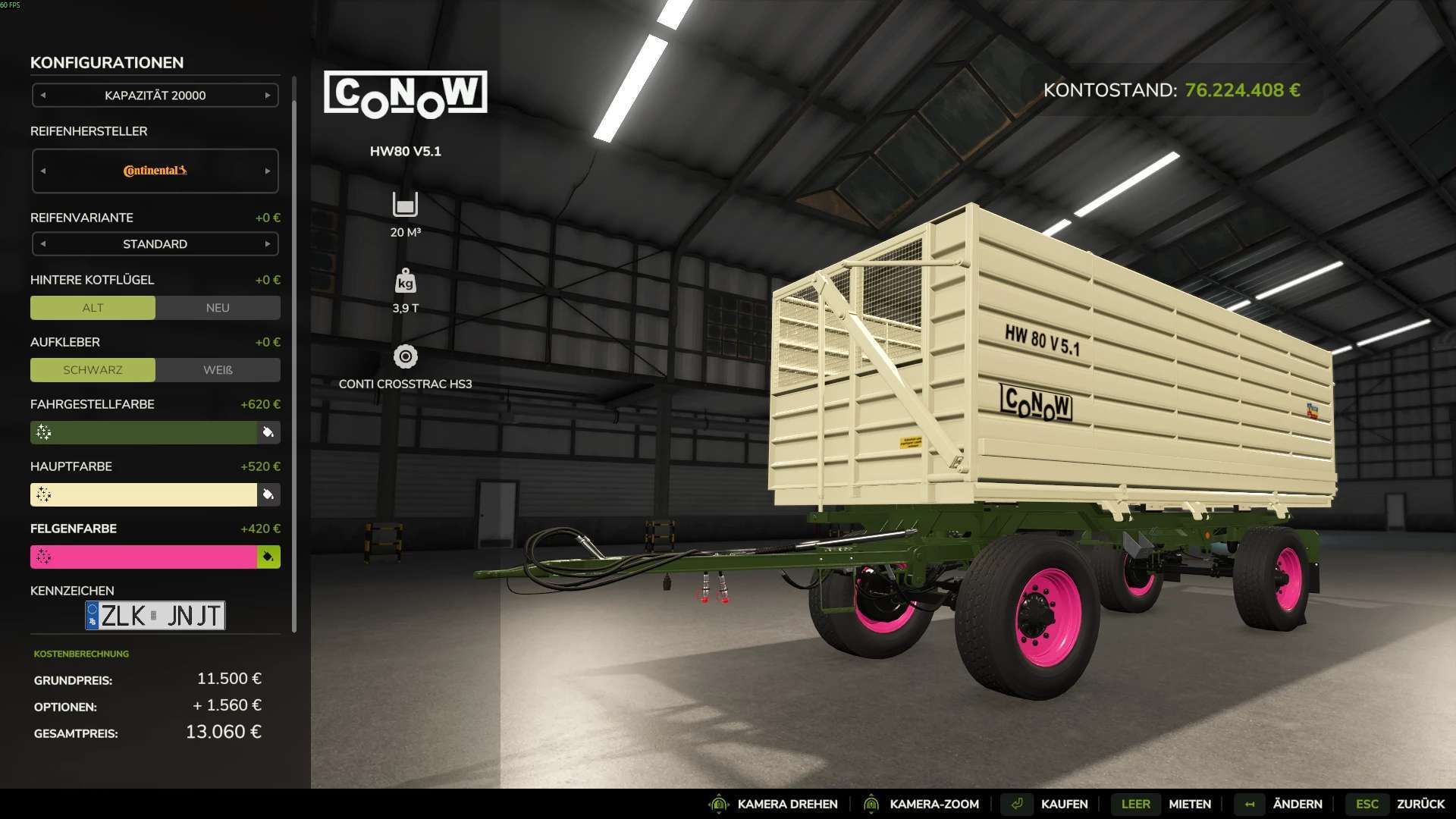Select the Conti Crosstrac HS3 tire icon
The height and width of the screenshot is (819, 1456).
[x=406, y=356]
